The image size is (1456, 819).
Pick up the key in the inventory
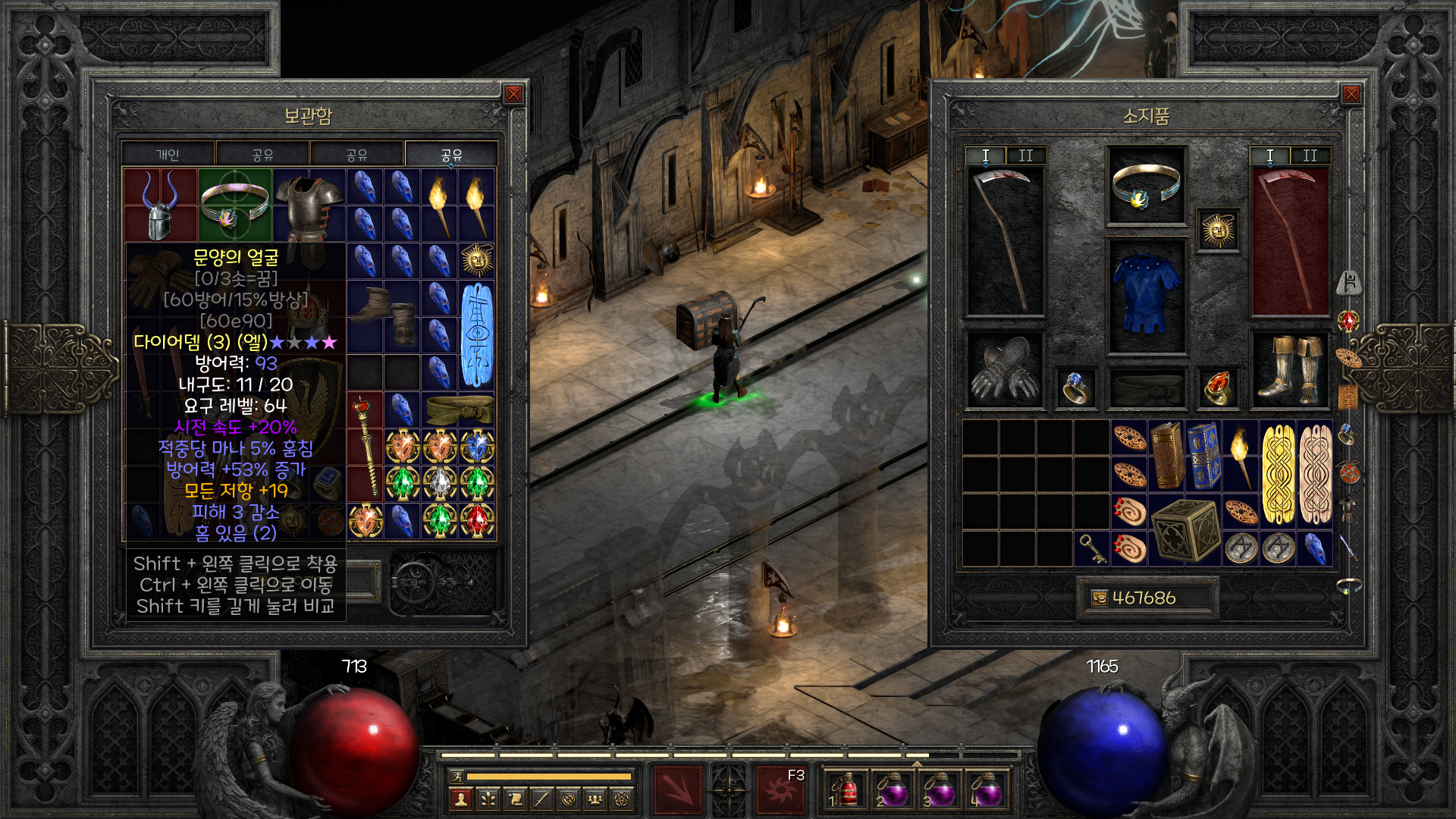tap(1092, 548)
